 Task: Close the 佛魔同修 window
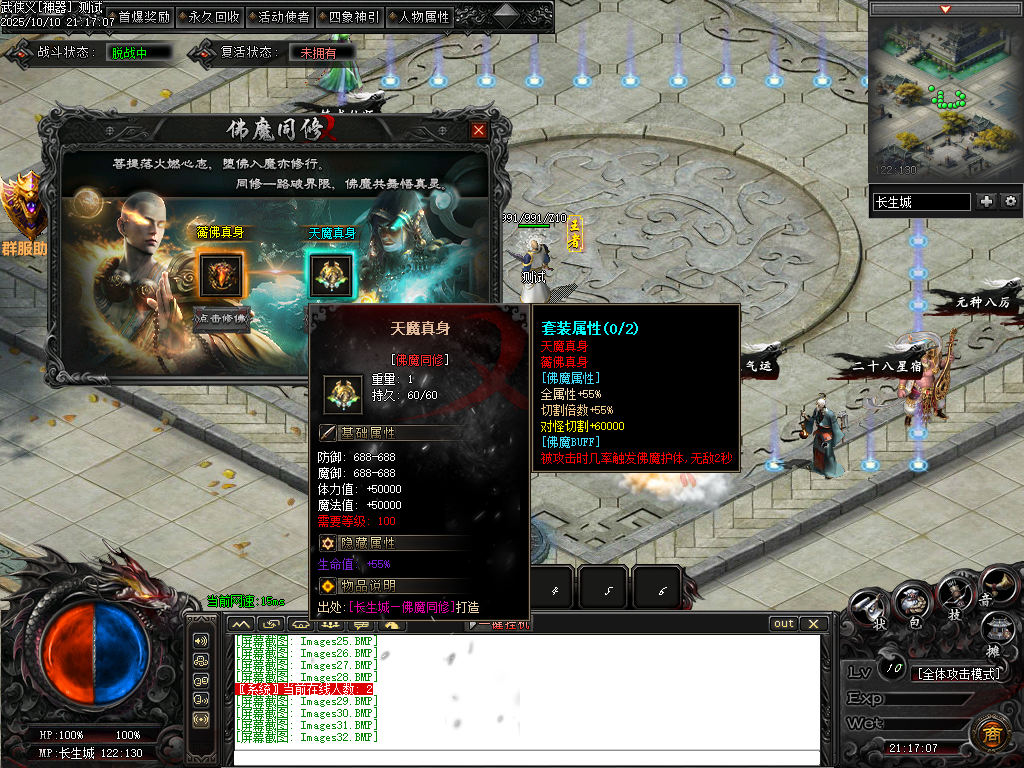click(479, 130)
